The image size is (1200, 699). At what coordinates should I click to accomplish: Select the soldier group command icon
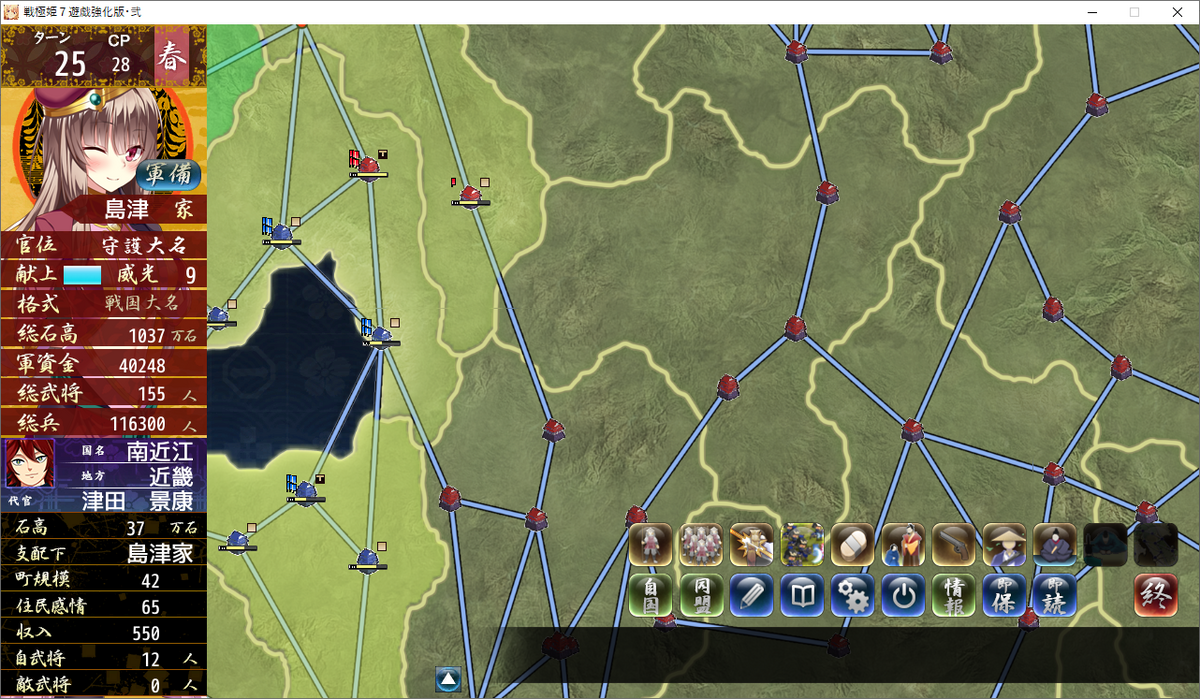[x=701, y=545]
